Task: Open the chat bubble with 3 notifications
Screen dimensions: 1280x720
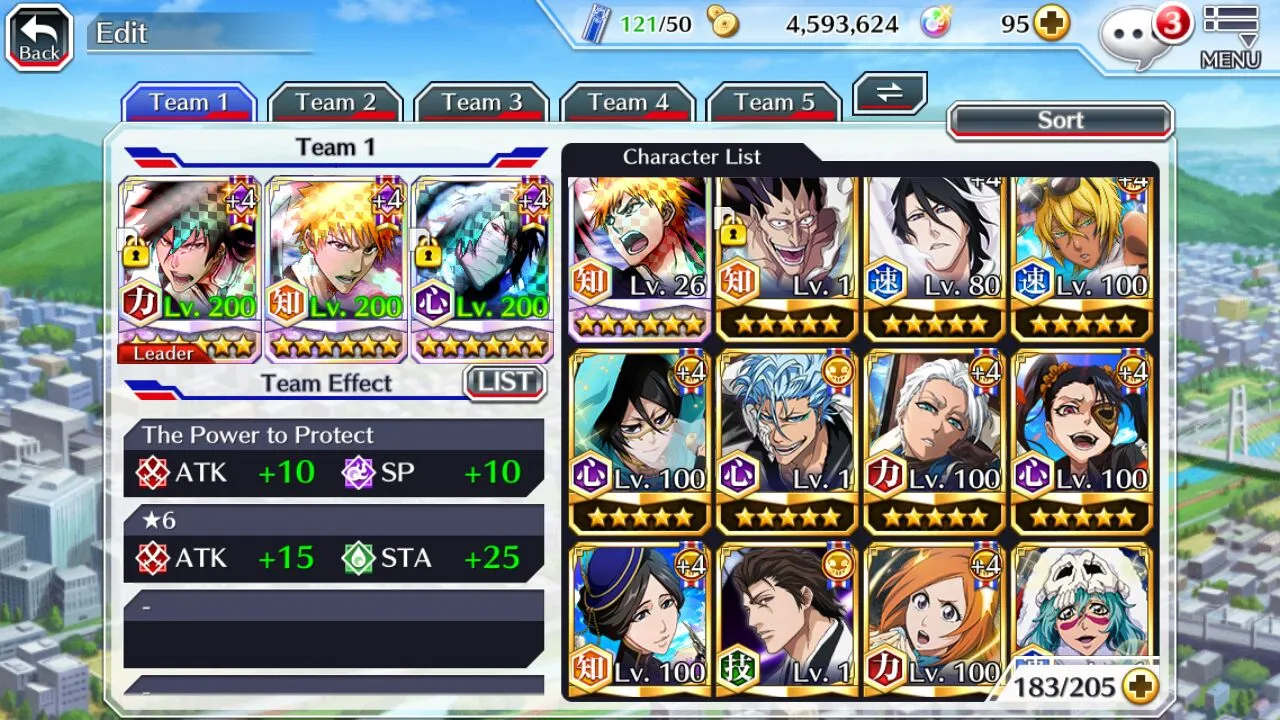Action: point(1138,36)
